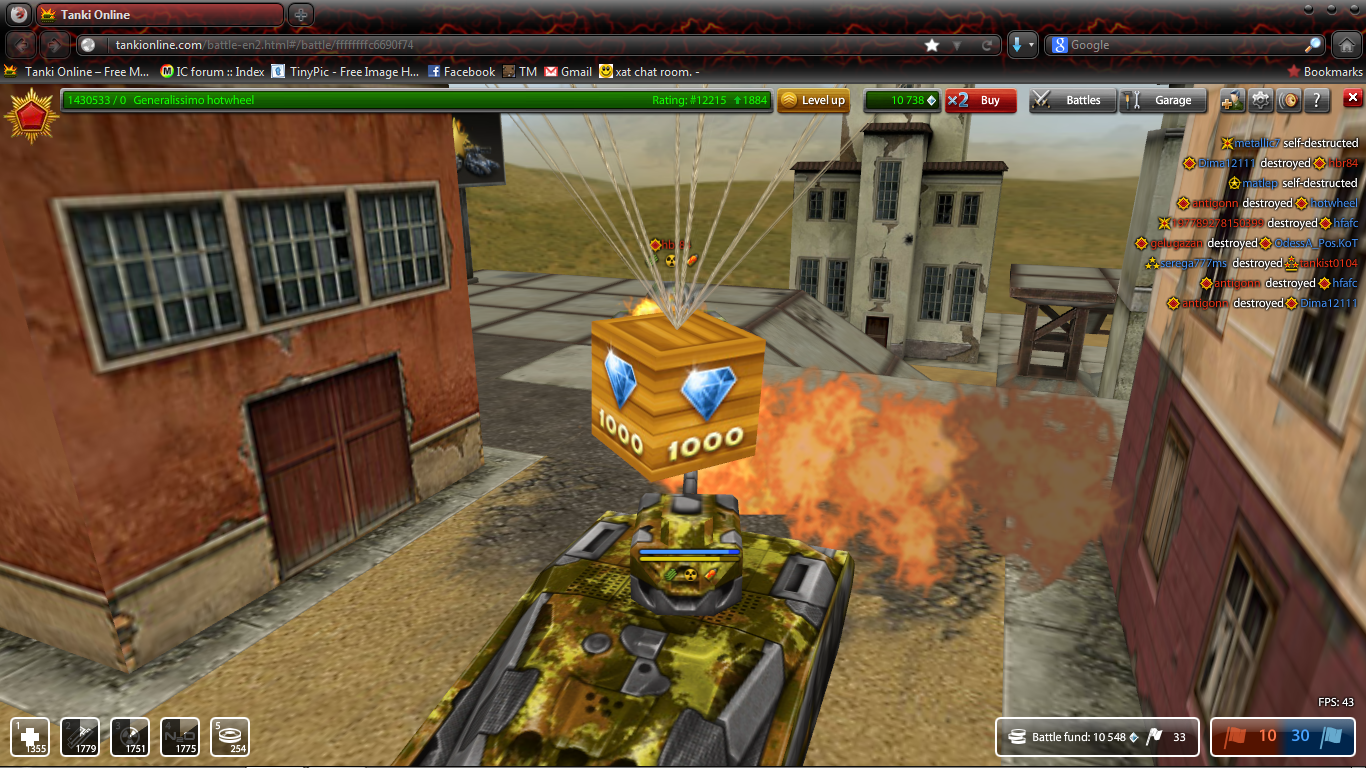Activate the double damage supply

click(128, 737)
